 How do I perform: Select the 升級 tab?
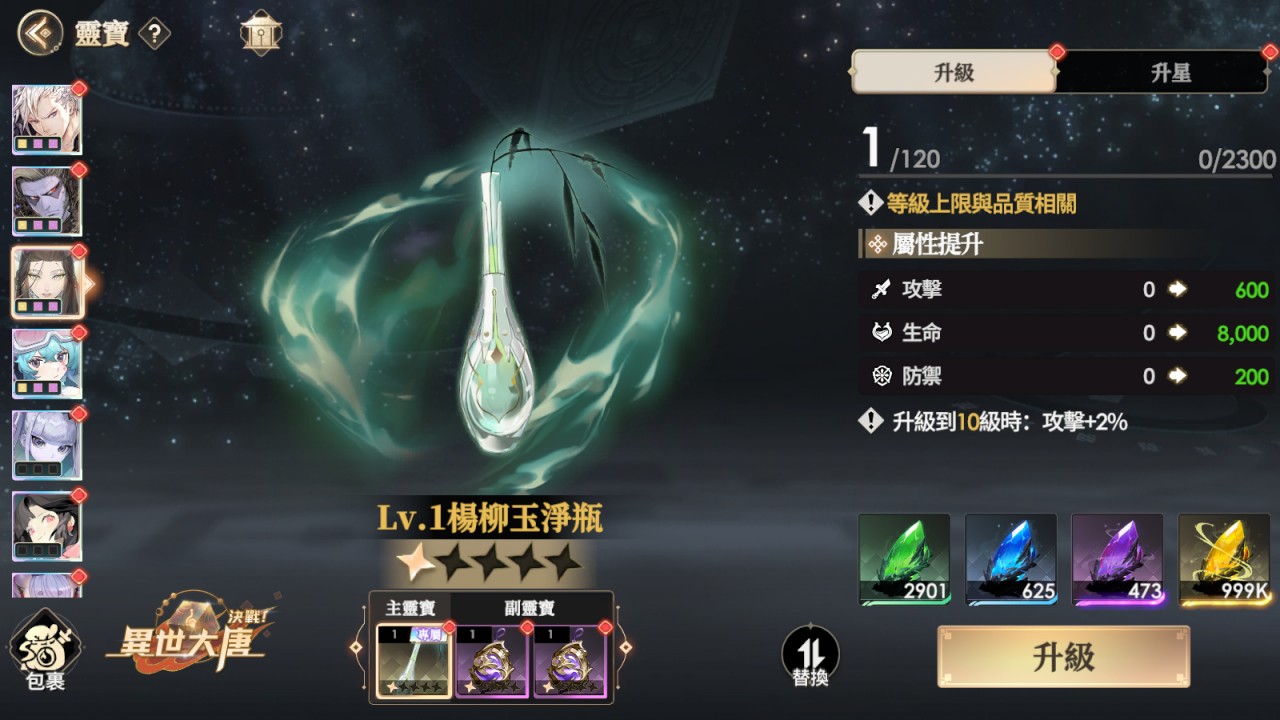pos(952,72)
